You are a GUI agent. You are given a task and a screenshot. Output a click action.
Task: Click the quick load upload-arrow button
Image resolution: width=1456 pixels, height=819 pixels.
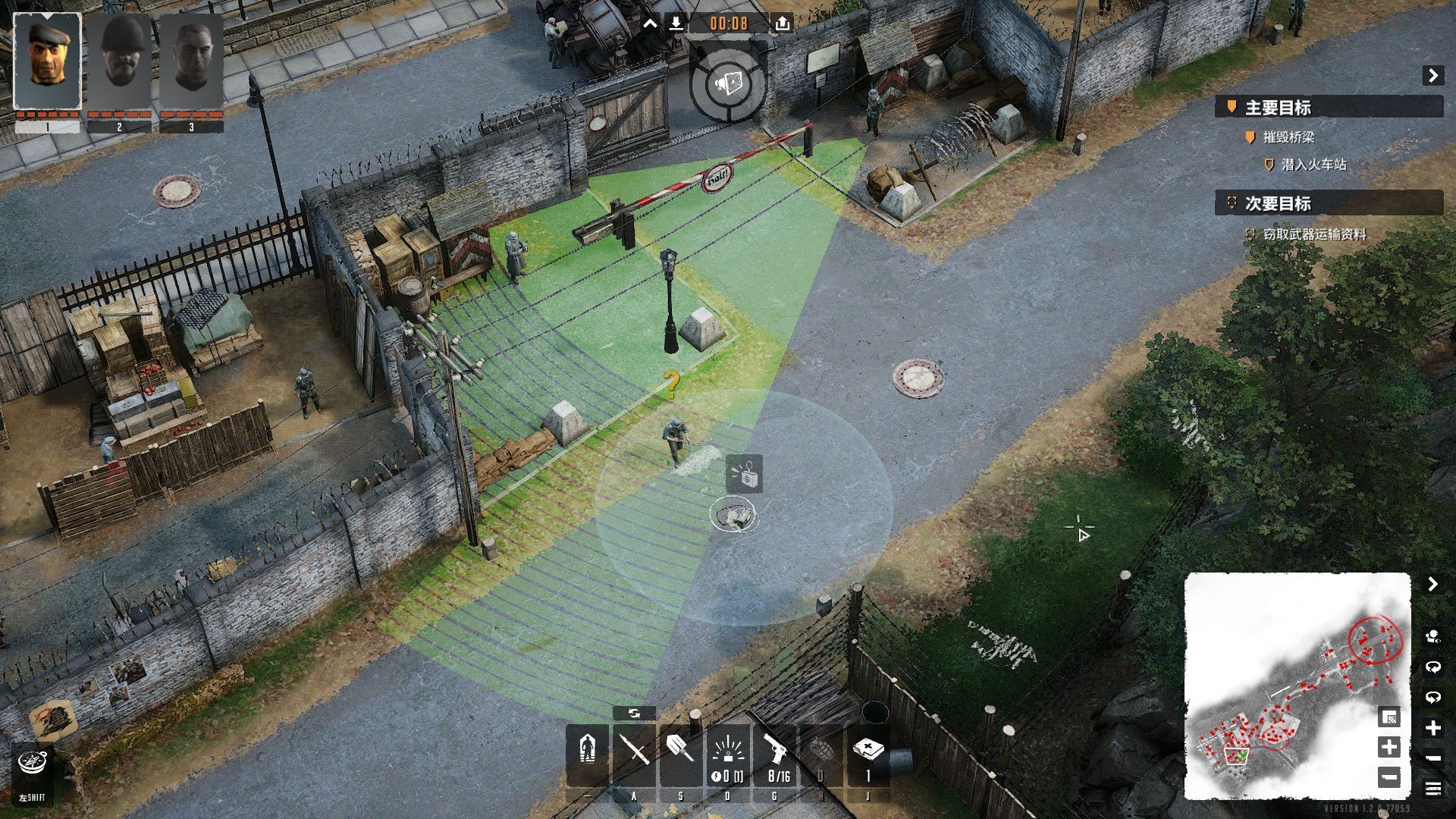click(x=783, y=24)
